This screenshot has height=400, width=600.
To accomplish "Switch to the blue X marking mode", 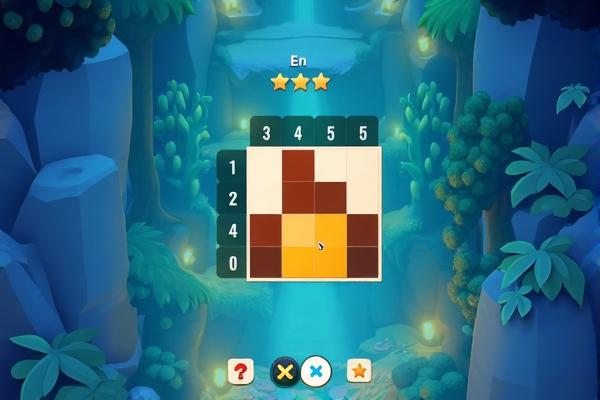I will point(316,371).
